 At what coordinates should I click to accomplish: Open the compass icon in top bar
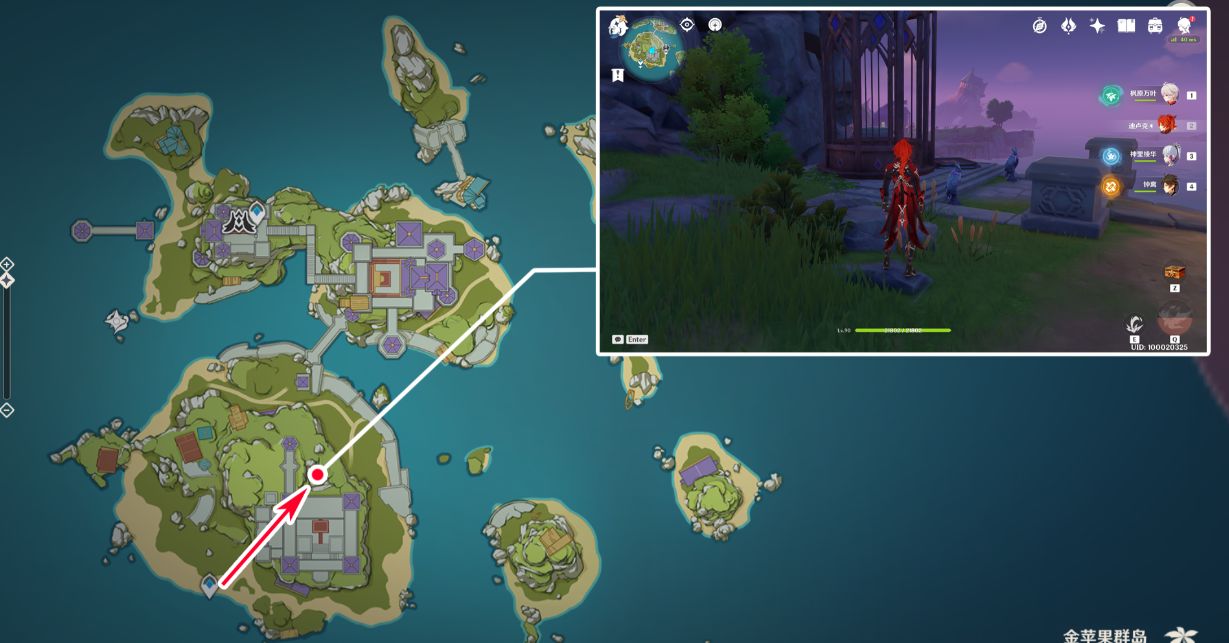point(1039,26)
